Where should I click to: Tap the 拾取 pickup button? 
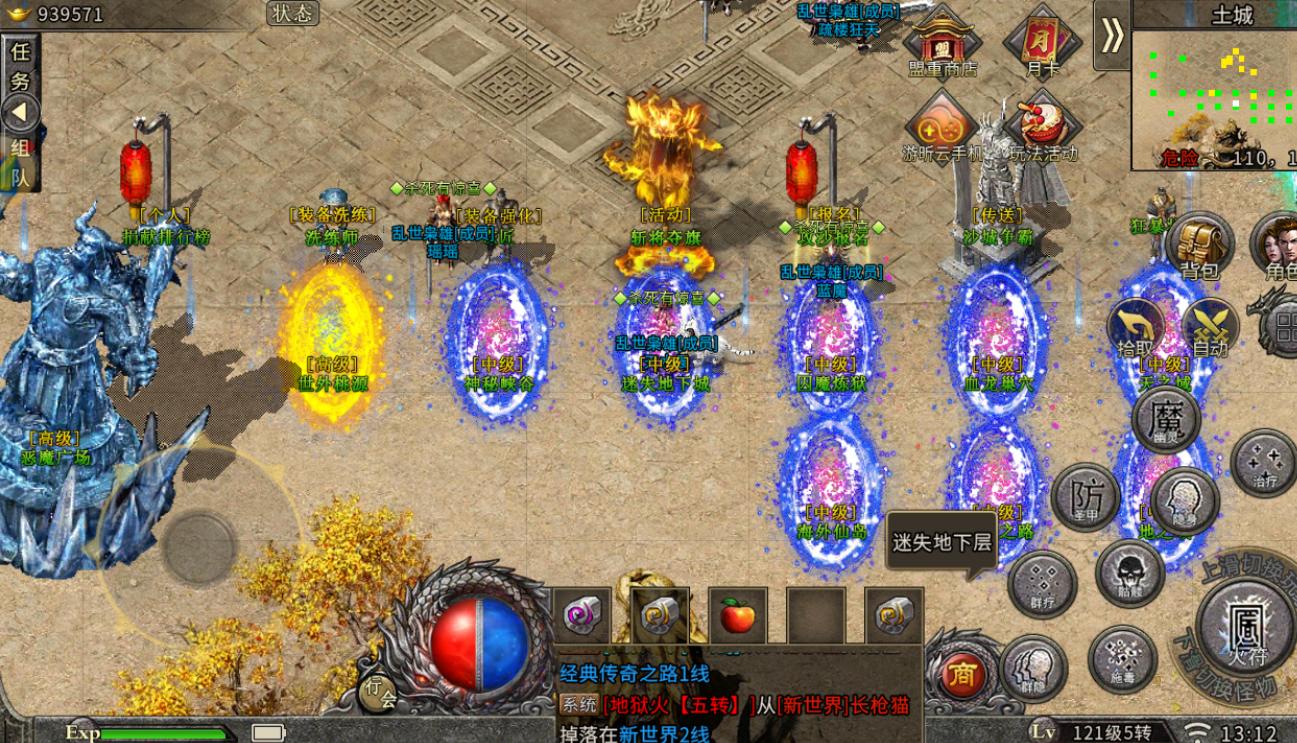point(1135,327)
